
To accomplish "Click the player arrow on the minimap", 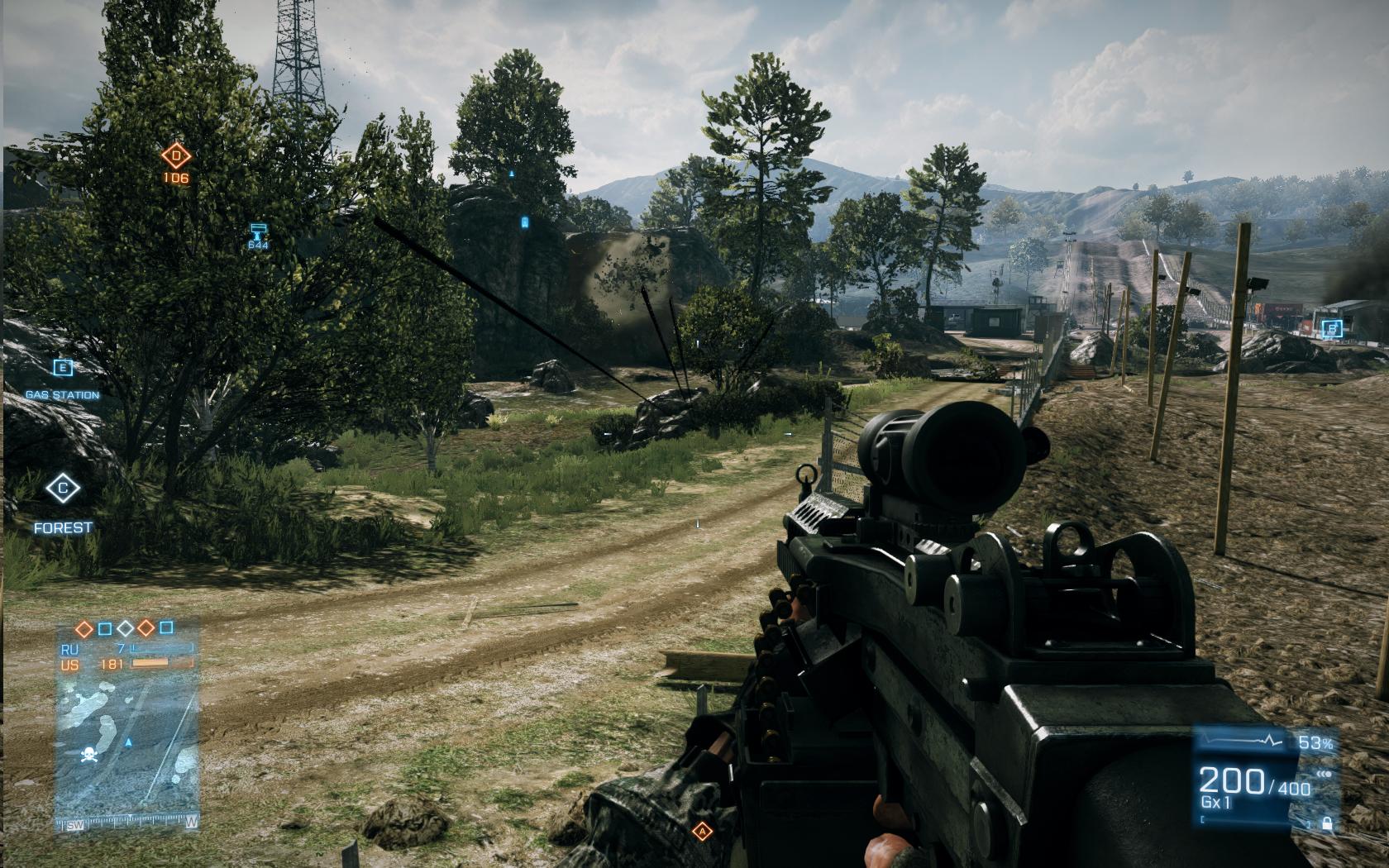I will 128,743.
